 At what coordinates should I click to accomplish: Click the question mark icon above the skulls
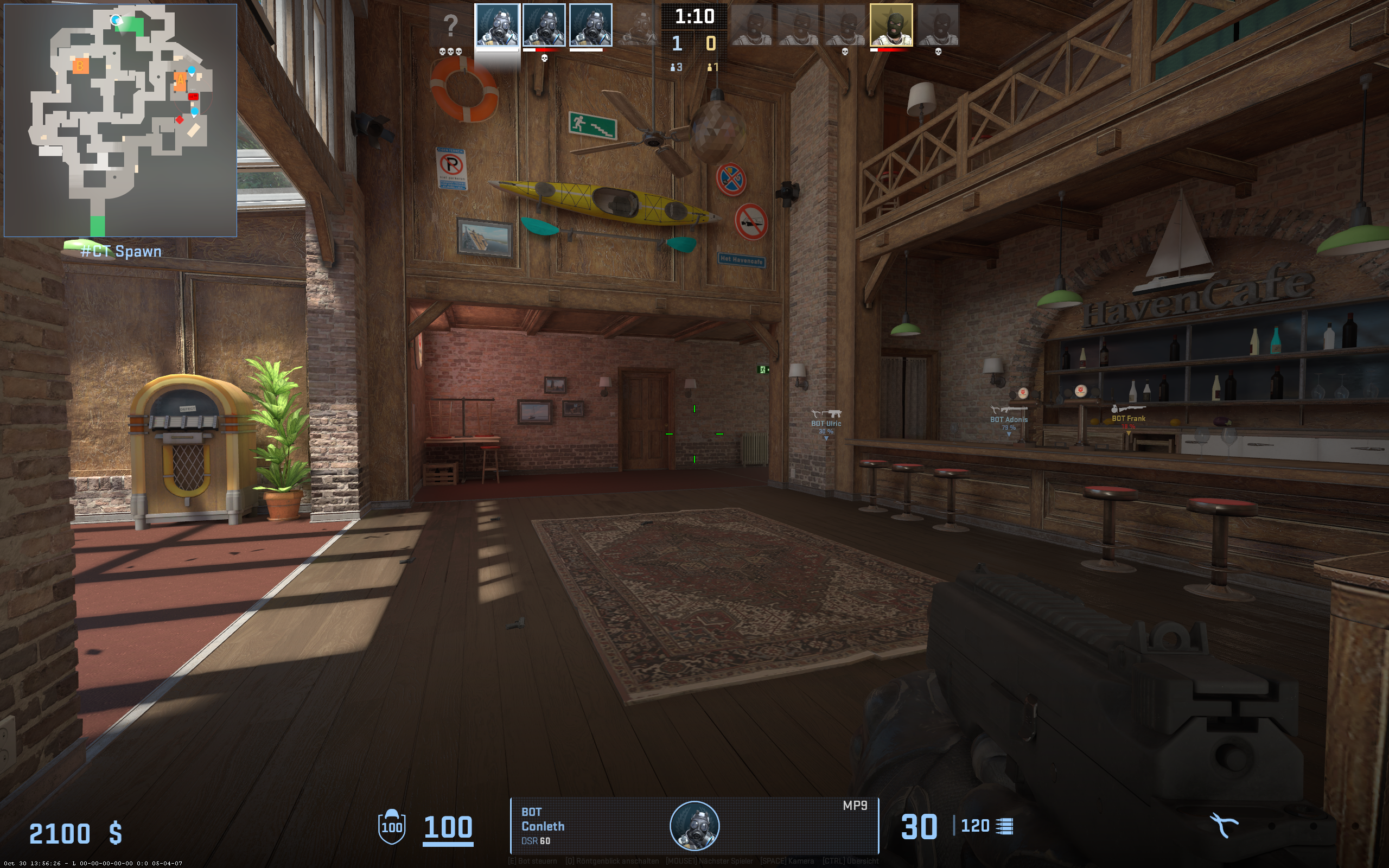[x=451, y=26]
